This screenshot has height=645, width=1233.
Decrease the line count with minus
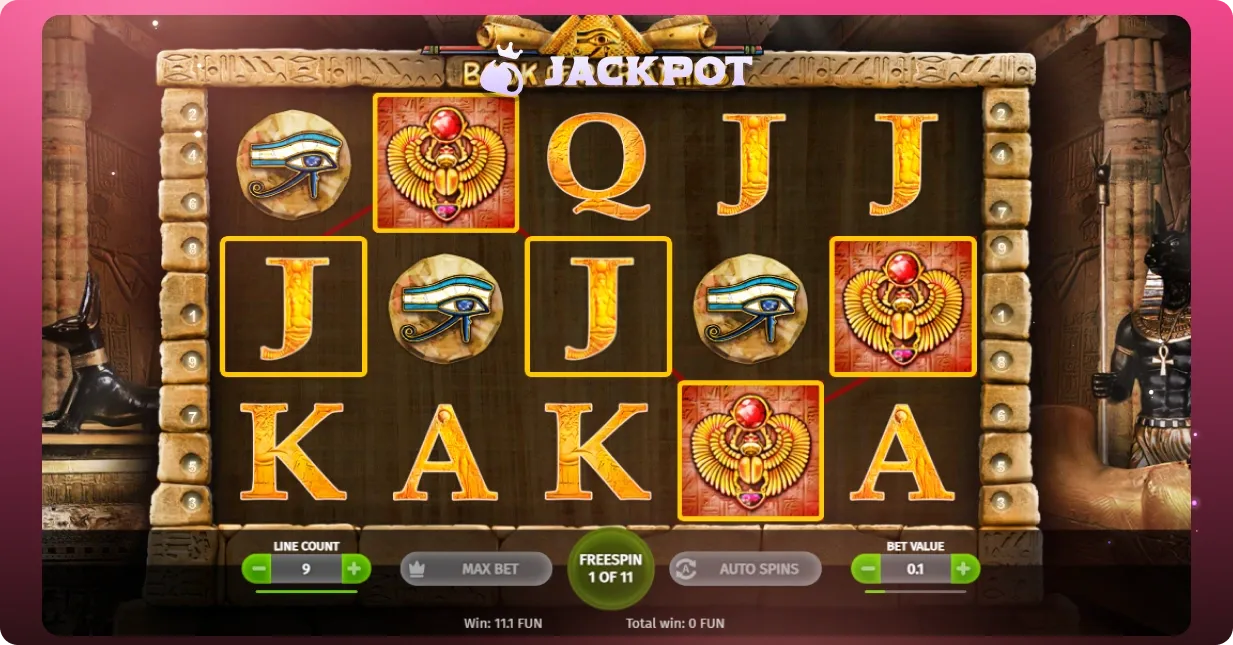point(258,569)
